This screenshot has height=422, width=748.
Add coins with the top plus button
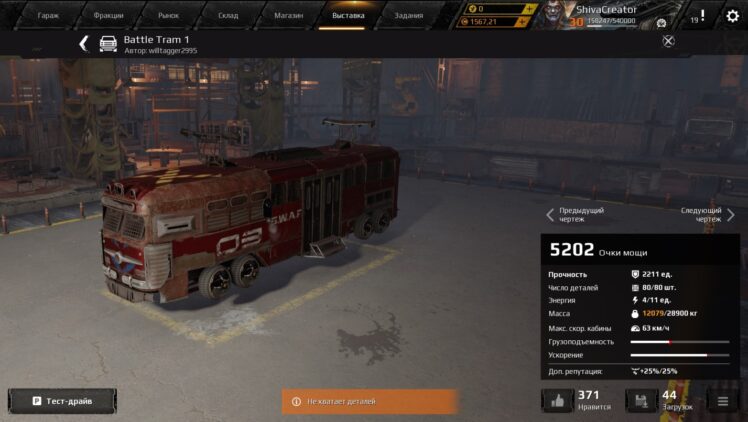[x=529, y=8]
